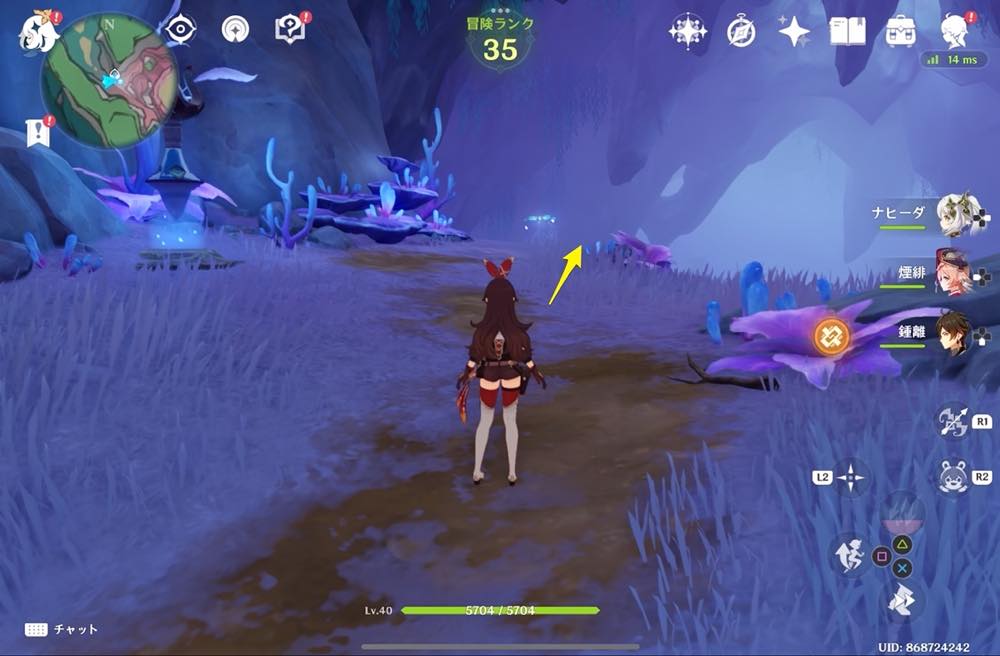Open the question-mark book icon

click(290, 30)
